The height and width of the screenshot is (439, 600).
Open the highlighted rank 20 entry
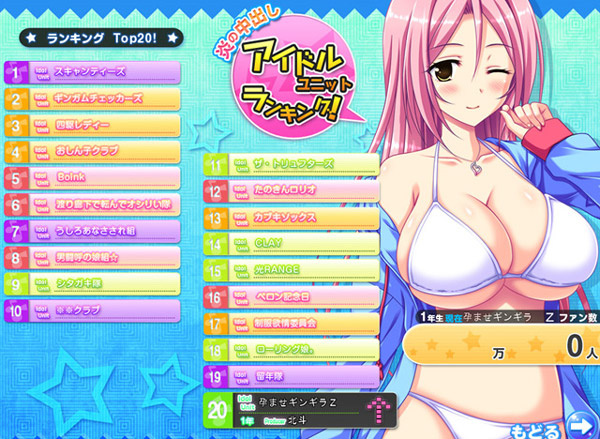coord(300,408)
